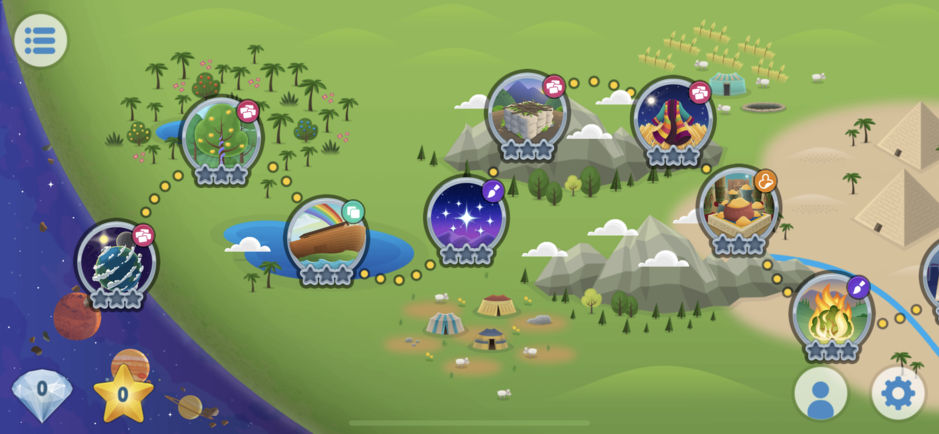This screenshot has width=939, height=434.
Task: Open the player profile button
Action: point(820,393)
